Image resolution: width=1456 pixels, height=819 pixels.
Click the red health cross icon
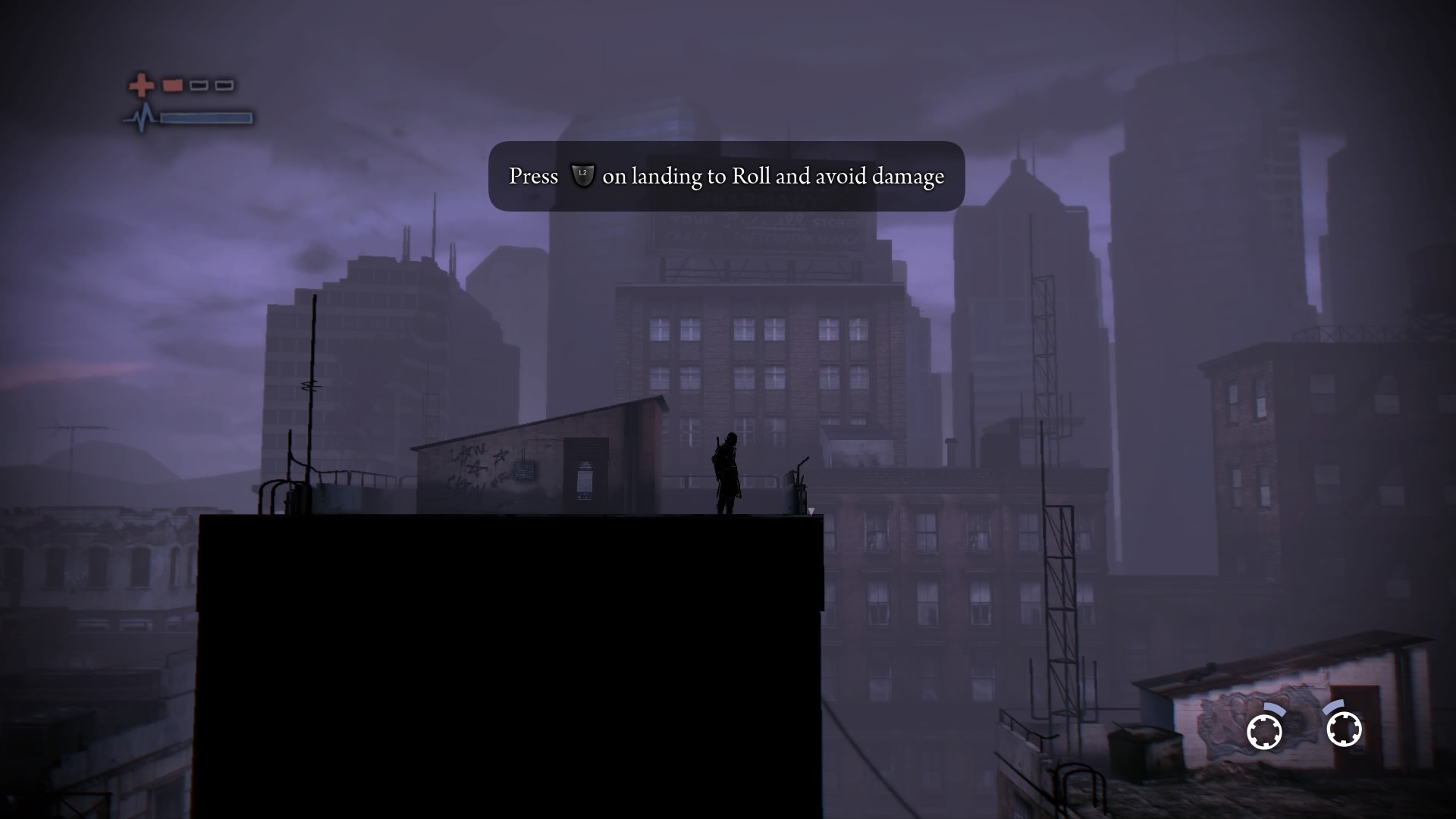[142, 85]
